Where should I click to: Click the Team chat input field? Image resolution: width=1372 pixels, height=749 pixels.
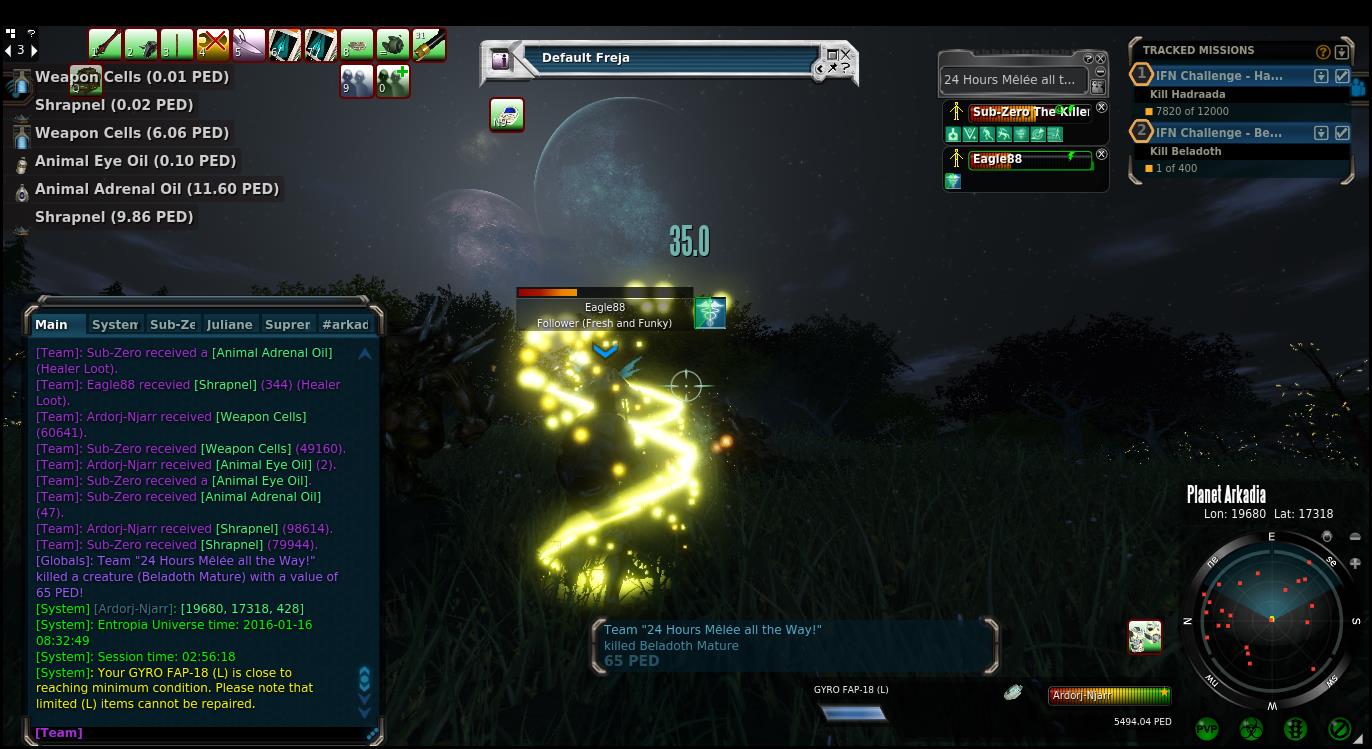click(x=200, y=733)
